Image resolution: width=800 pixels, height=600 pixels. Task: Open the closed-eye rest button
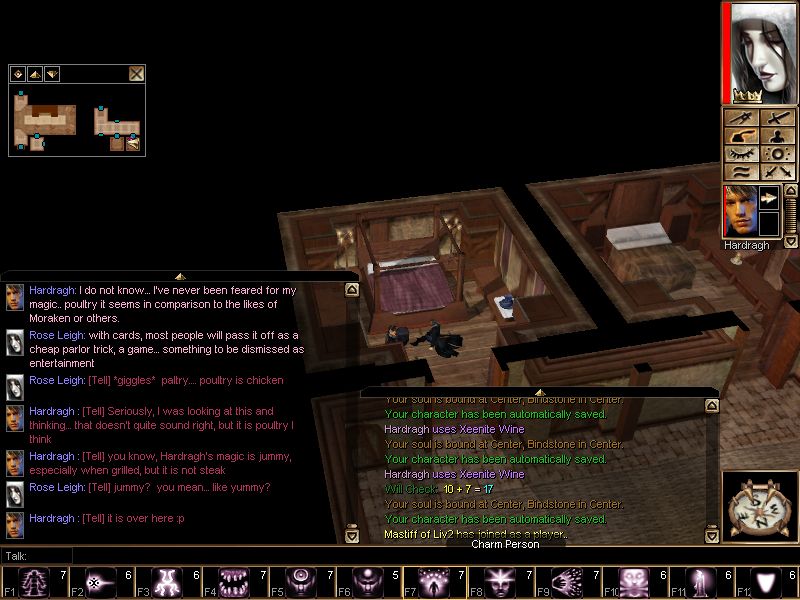(741, 154)
